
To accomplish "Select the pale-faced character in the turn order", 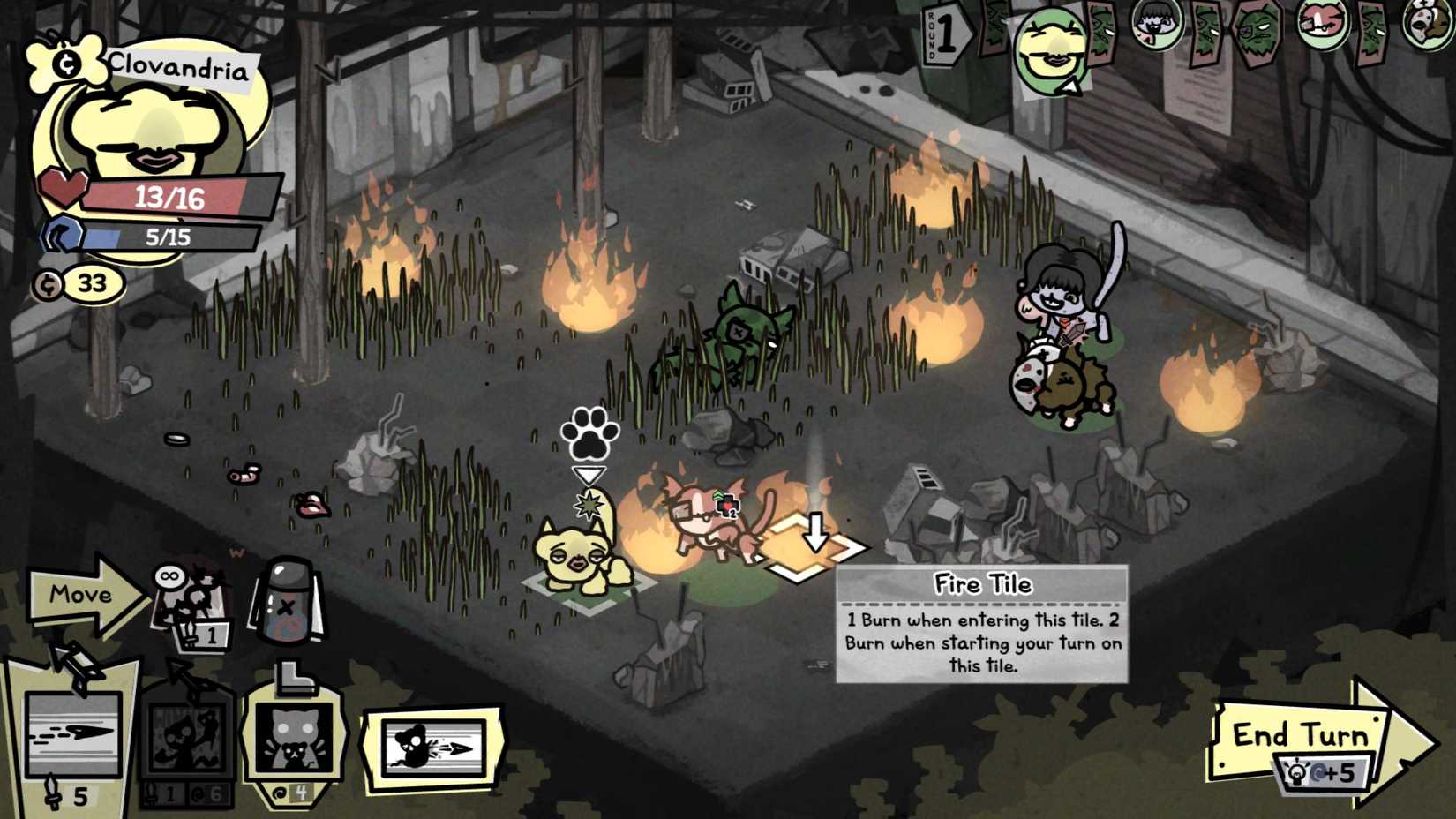I will pyautogui.click(x=1158, y=28).
